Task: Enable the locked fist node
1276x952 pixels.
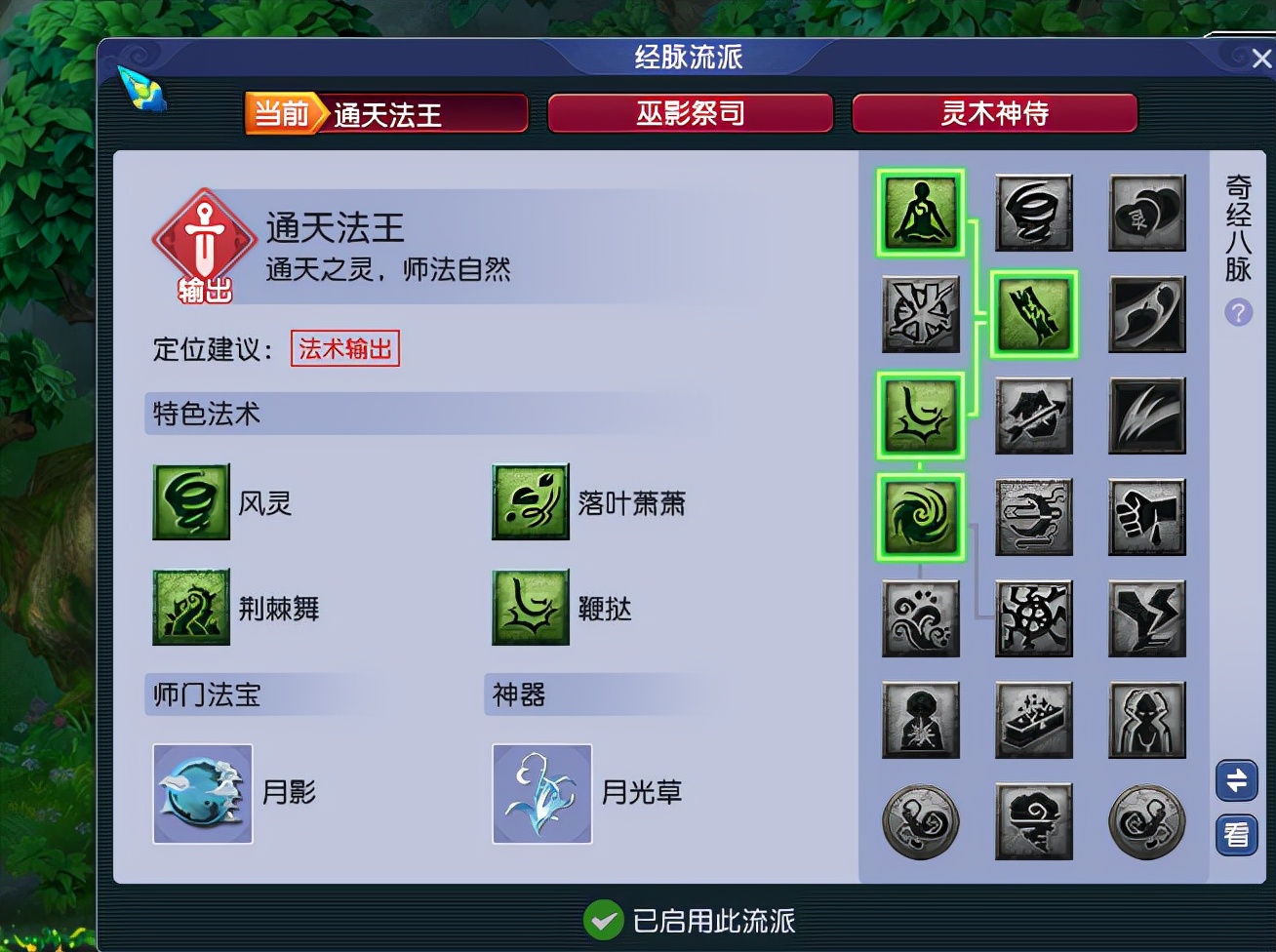Action: (1147, 516)
